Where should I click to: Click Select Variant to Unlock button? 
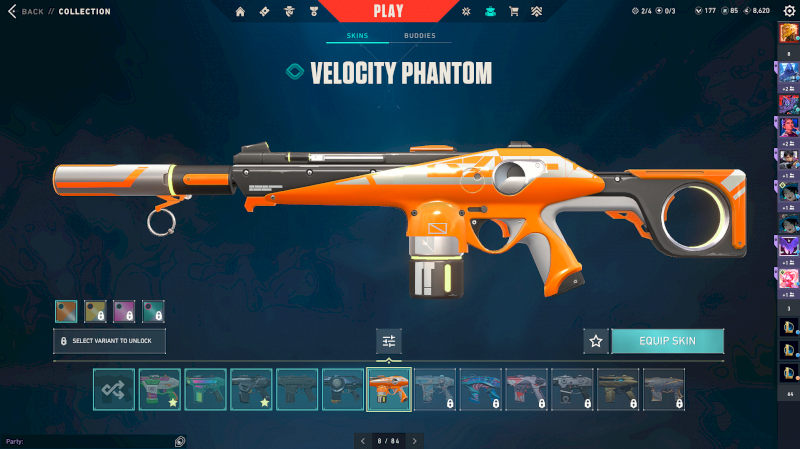point(109,341)
